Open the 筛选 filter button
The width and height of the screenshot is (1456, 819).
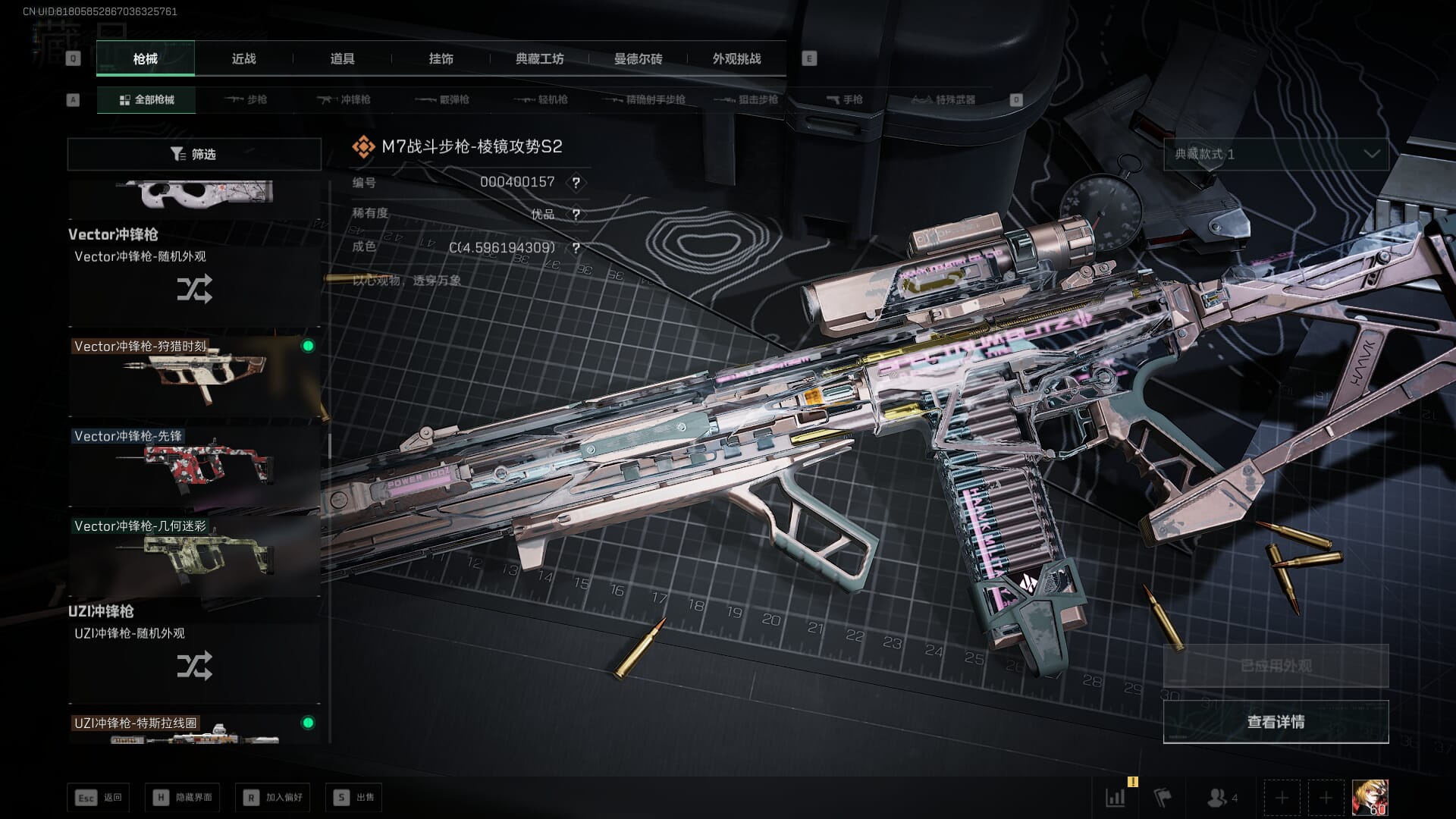(x=194, y=154)
